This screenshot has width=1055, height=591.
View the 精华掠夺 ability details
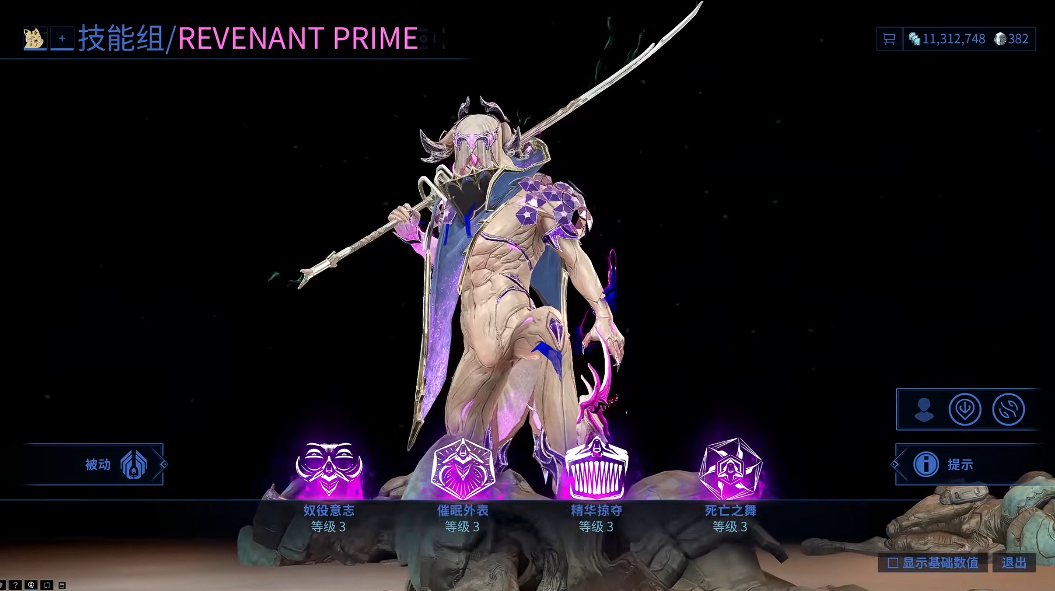point(596,470)
